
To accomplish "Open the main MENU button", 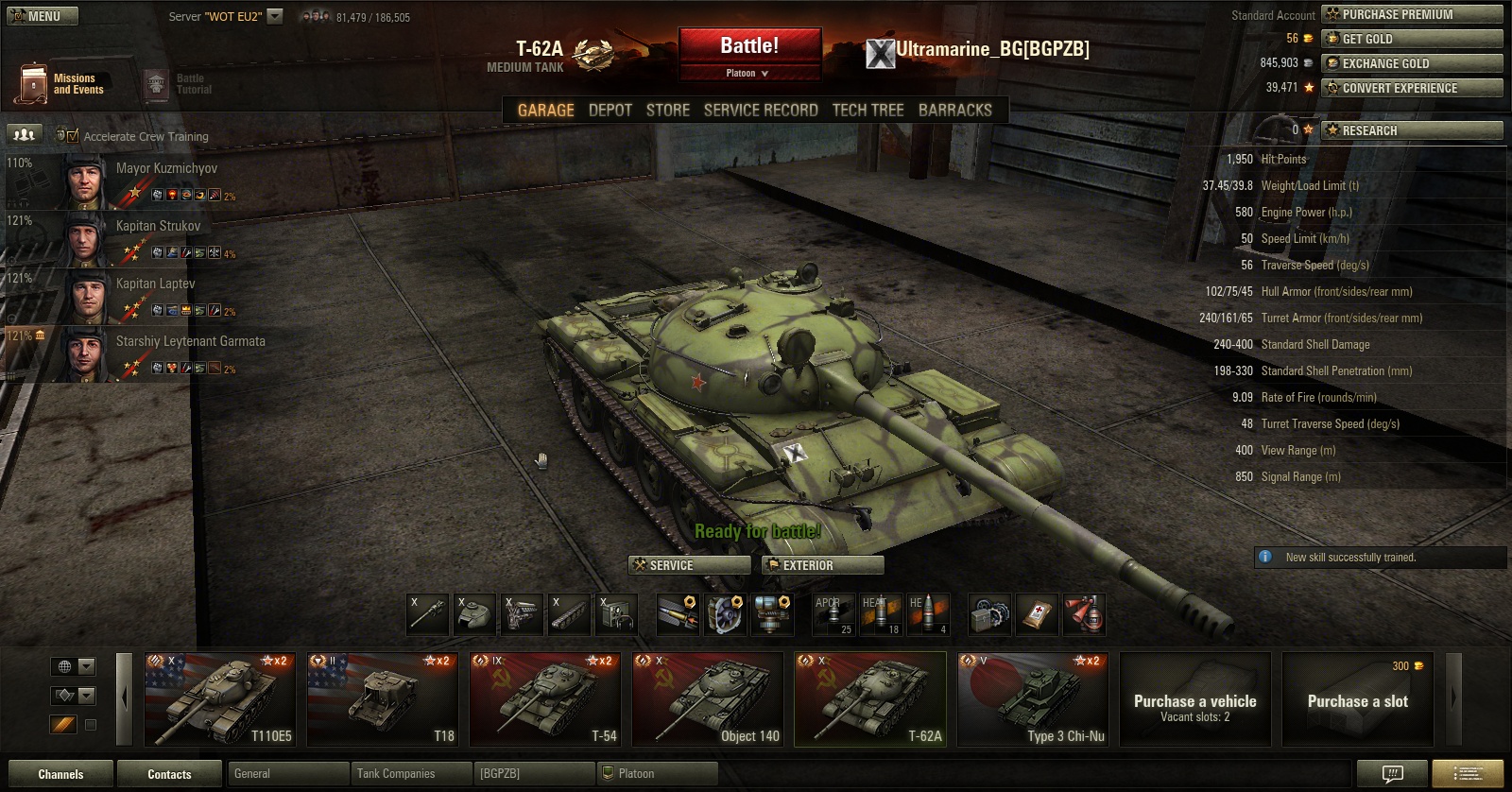I will pyautogui.click(x=42, y=16).
